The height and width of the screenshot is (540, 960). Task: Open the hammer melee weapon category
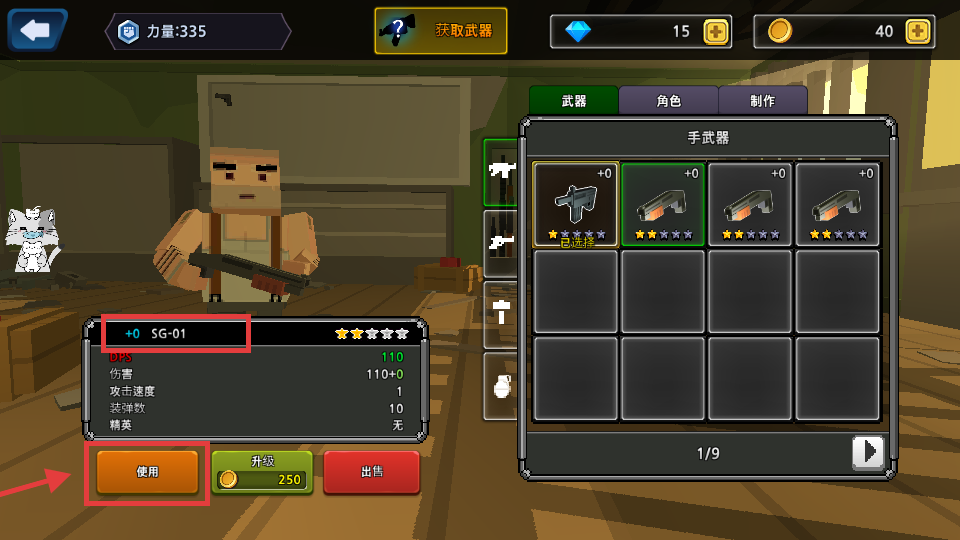click(500, 312)
